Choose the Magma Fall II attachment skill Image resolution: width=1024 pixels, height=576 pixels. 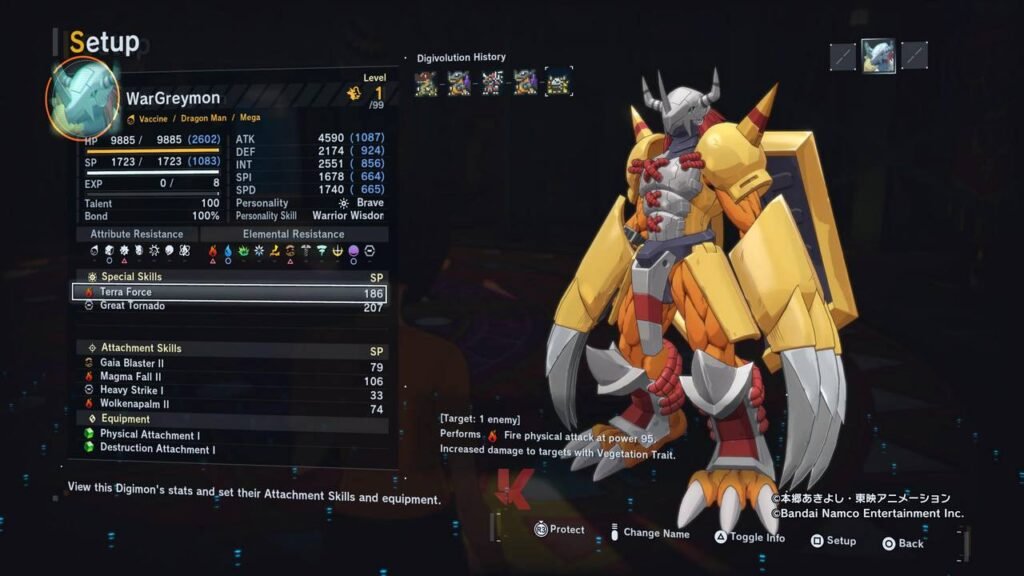(228, 379)
